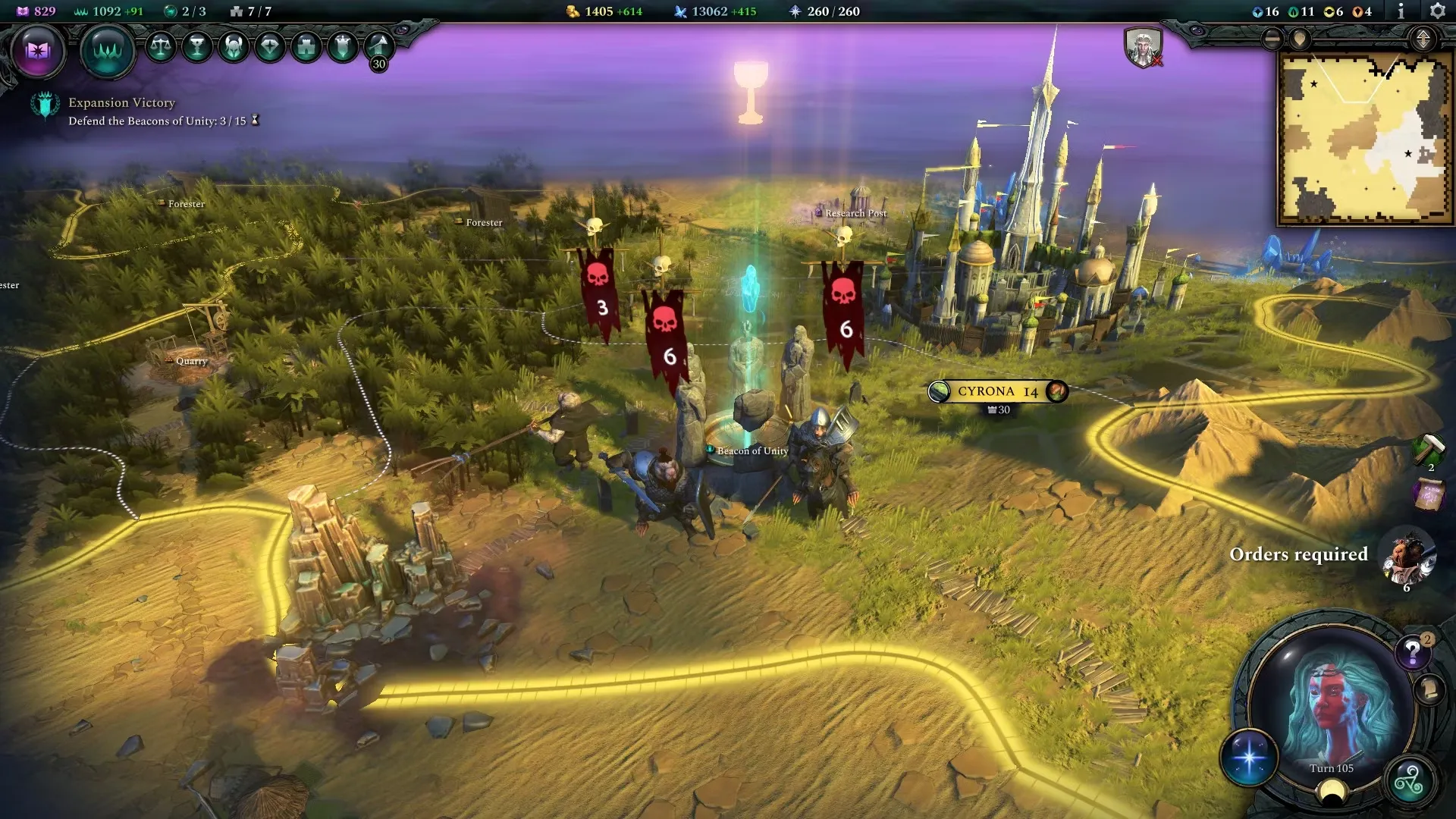
Task: Click the chalice icon in top bar
Action: coord(197,47)
